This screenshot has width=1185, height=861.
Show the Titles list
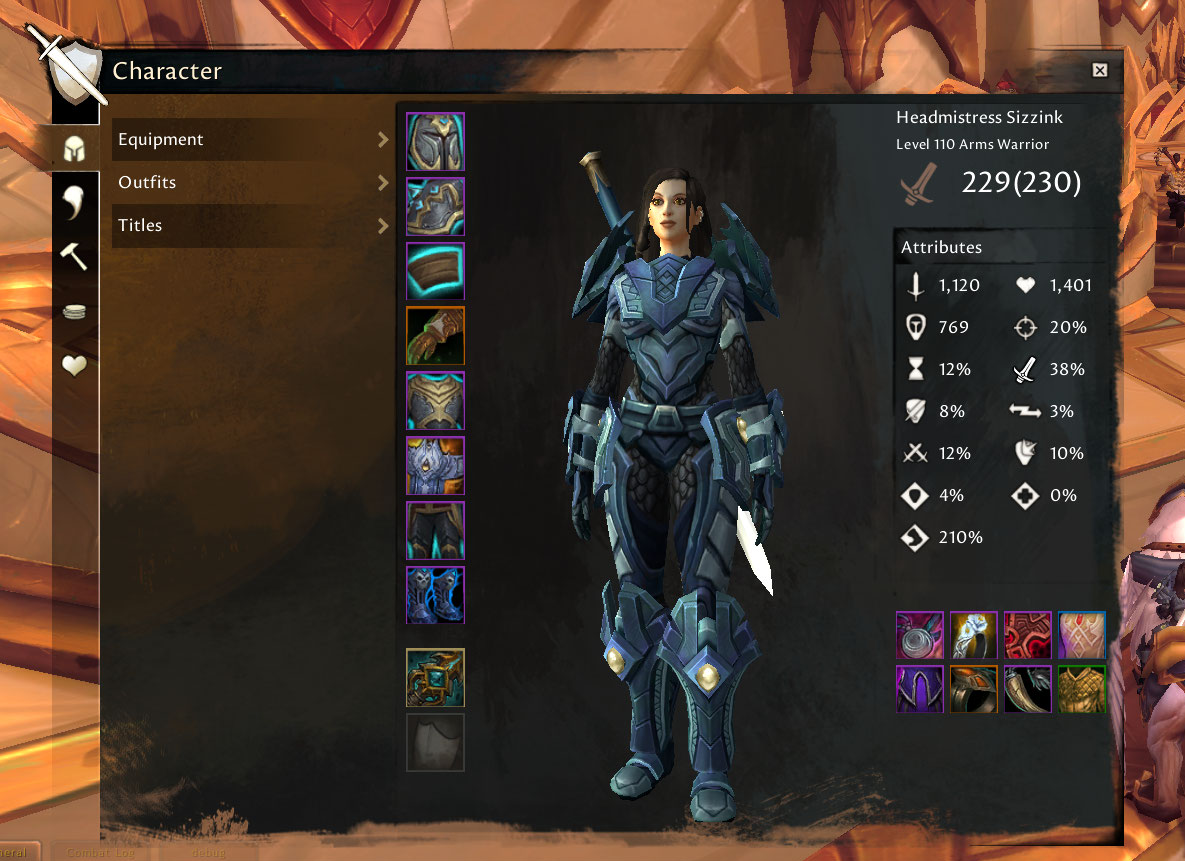click(252, 226)
